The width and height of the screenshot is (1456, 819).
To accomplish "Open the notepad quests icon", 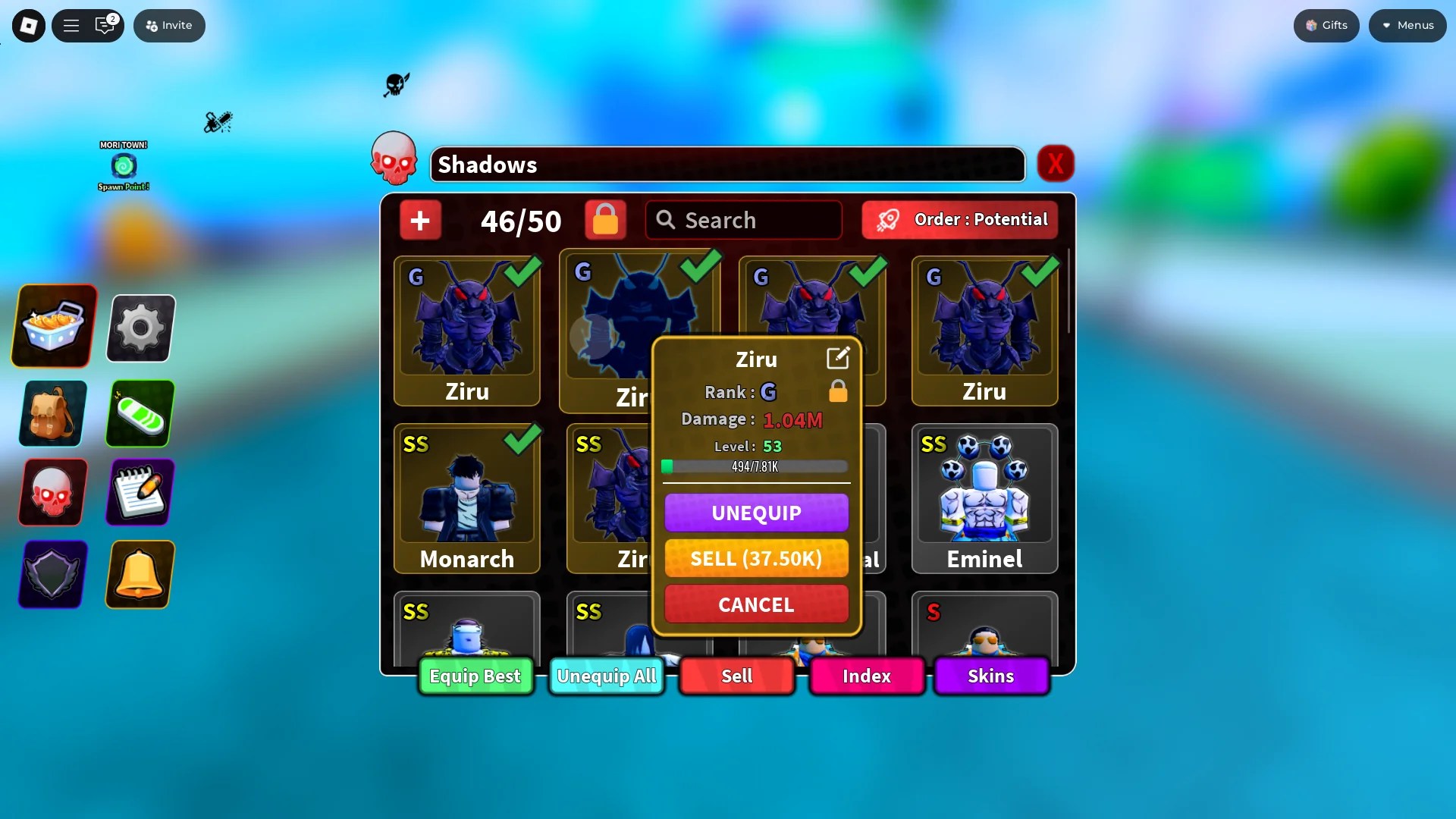I will [x=140, y=493].
